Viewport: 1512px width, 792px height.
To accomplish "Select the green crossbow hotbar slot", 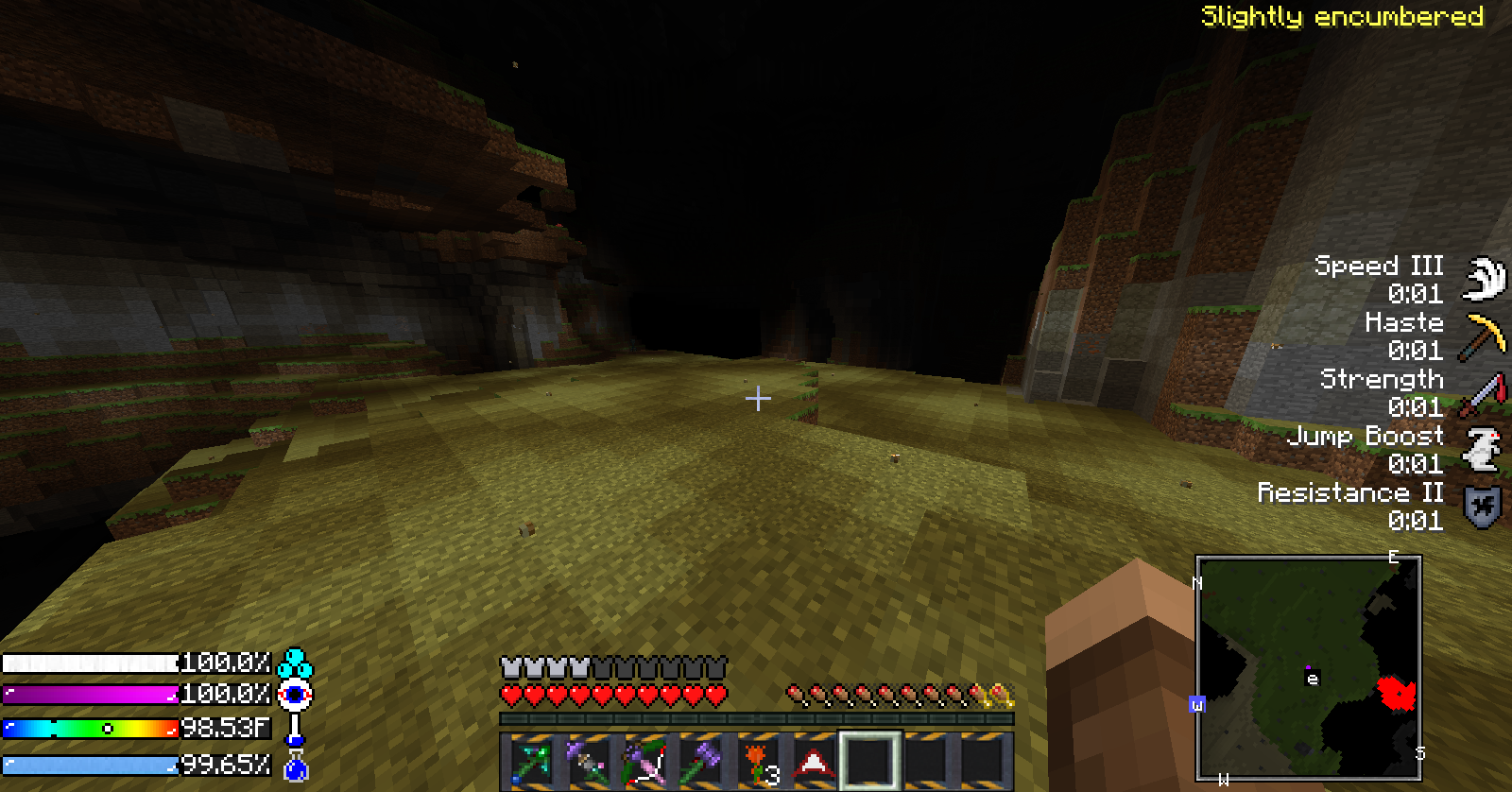I will click(531, 762).
